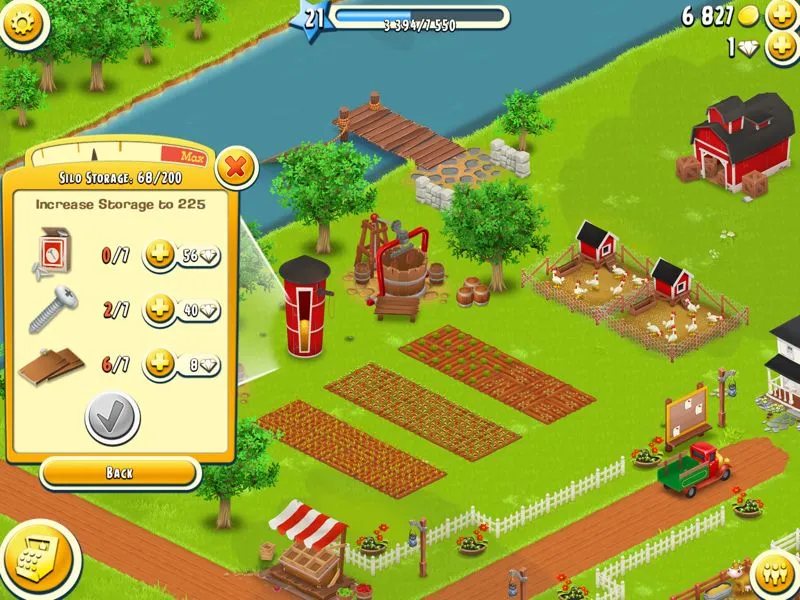
Task: Open the settings gear menu
Action: [25, 22]
